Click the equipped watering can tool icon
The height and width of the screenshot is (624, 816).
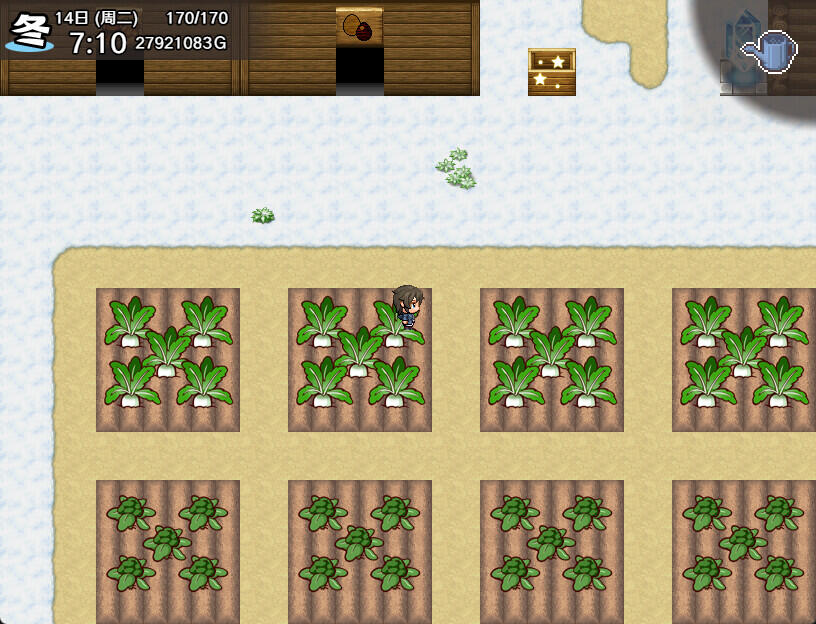coord(770,50)
